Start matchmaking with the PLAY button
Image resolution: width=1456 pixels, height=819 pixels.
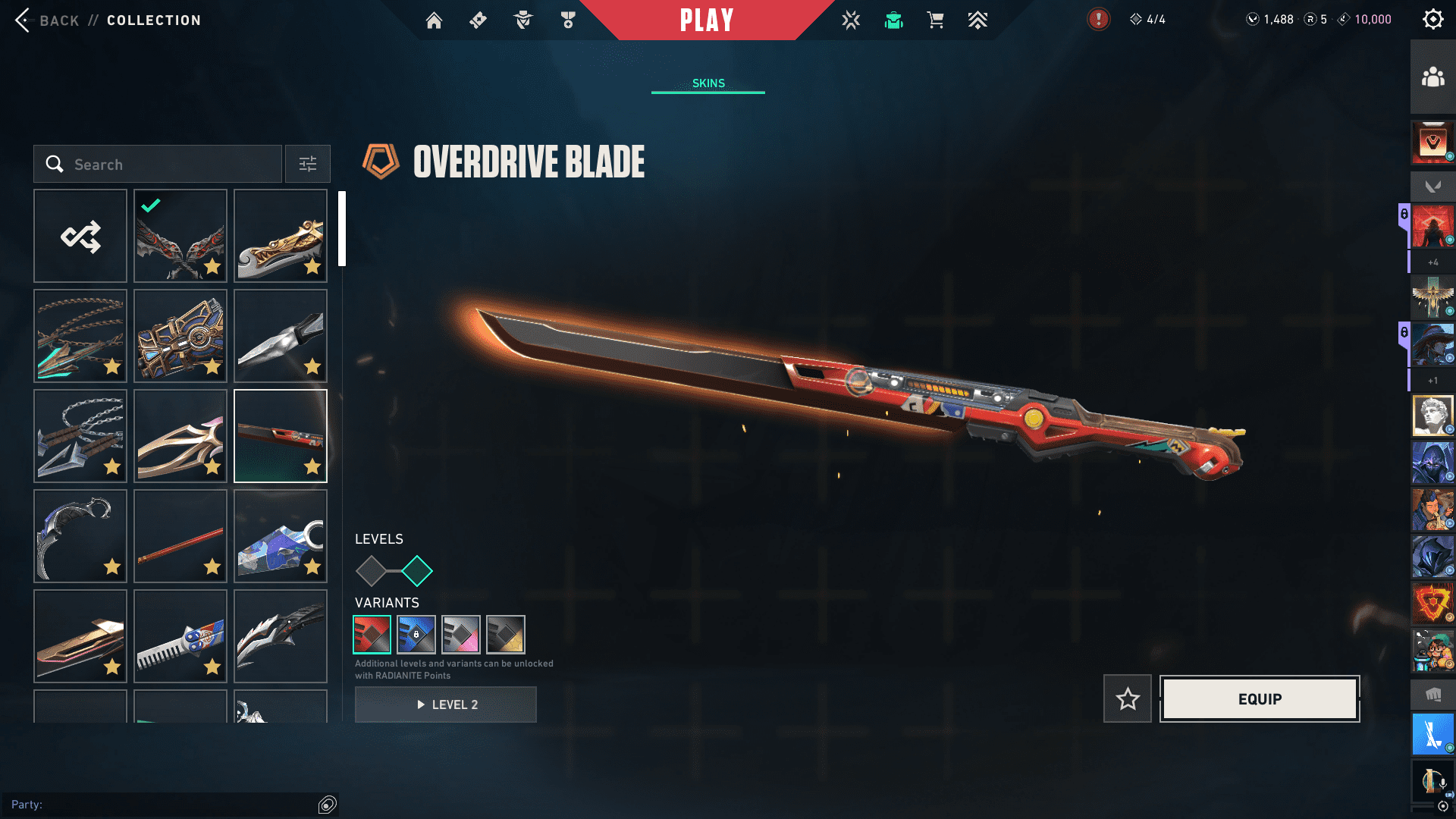tap(706, 20)
